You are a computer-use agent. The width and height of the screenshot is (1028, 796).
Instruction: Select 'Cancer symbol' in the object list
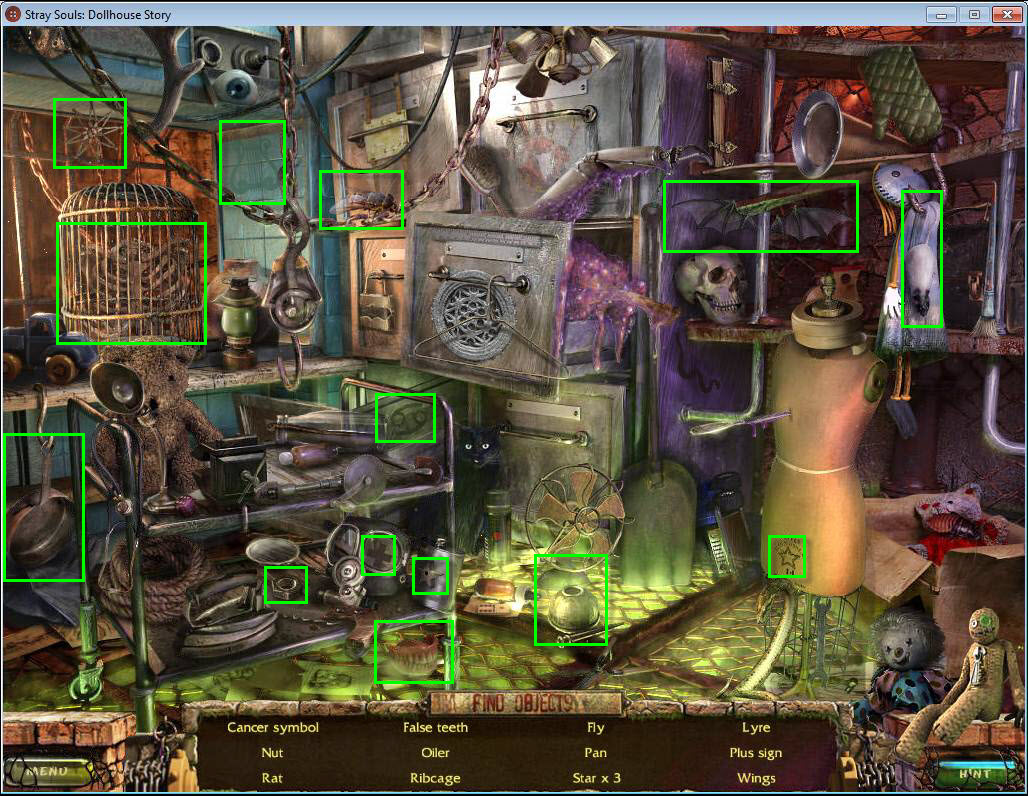pos(273,727)
